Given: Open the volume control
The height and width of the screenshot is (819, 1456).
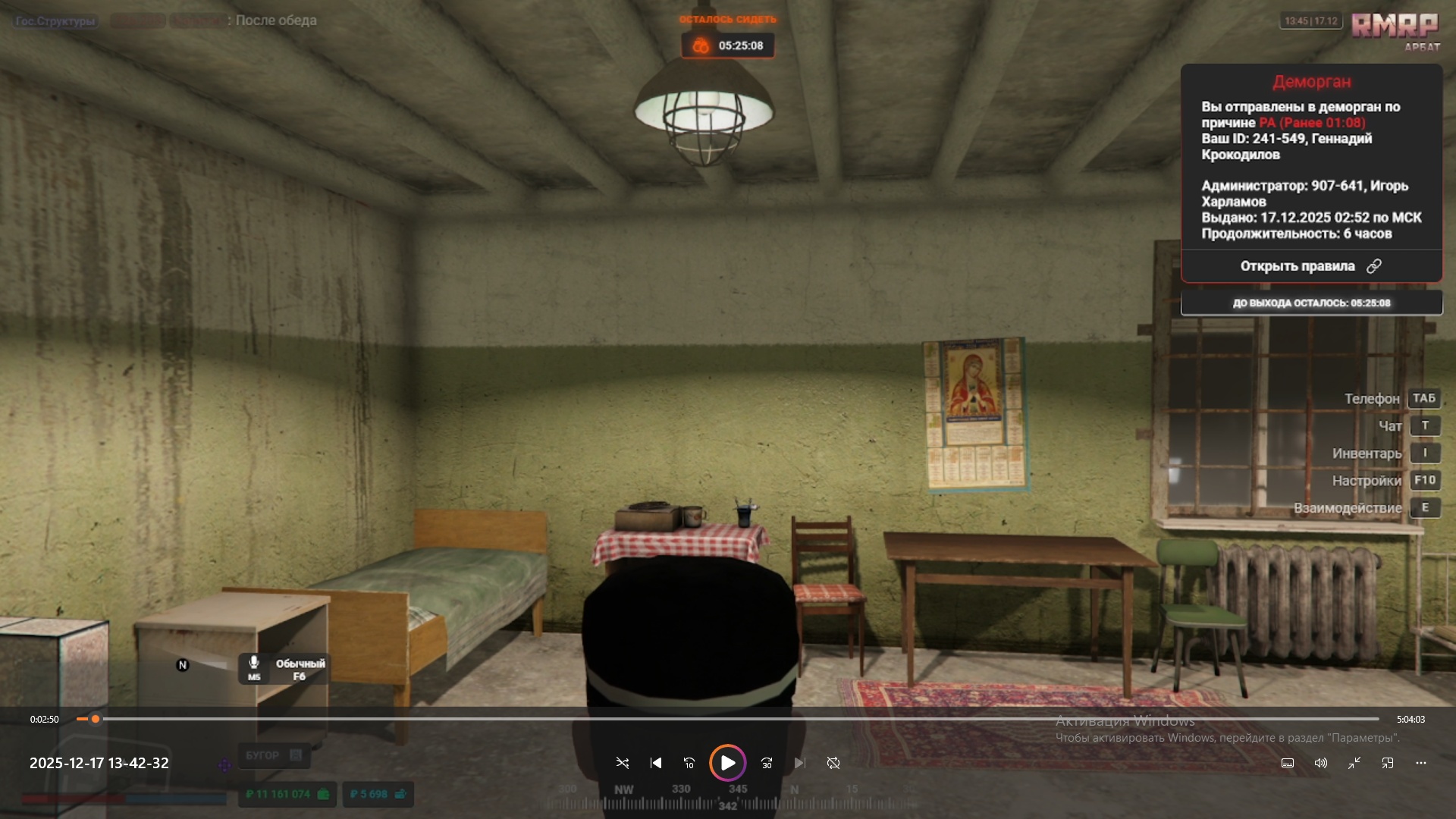Looking at the screenshot, I should [x=1321, y=763].
